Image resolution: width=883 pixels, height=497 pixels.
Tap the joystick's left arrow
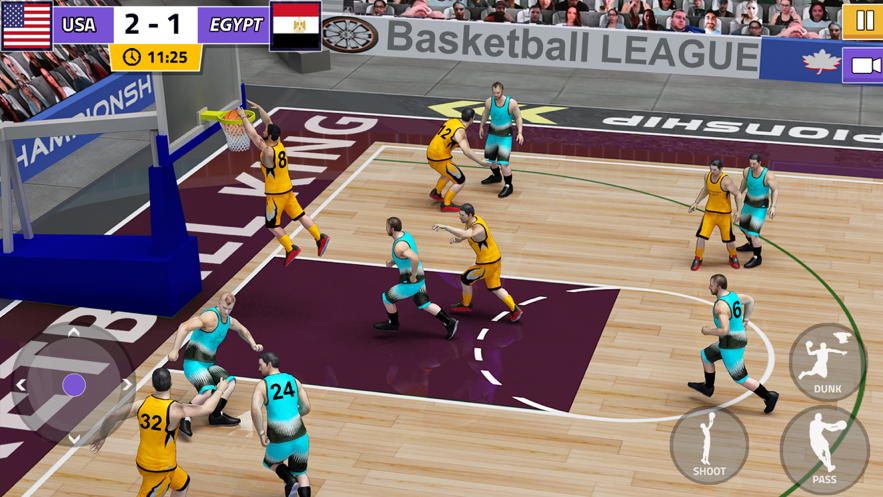click(21, 385)
